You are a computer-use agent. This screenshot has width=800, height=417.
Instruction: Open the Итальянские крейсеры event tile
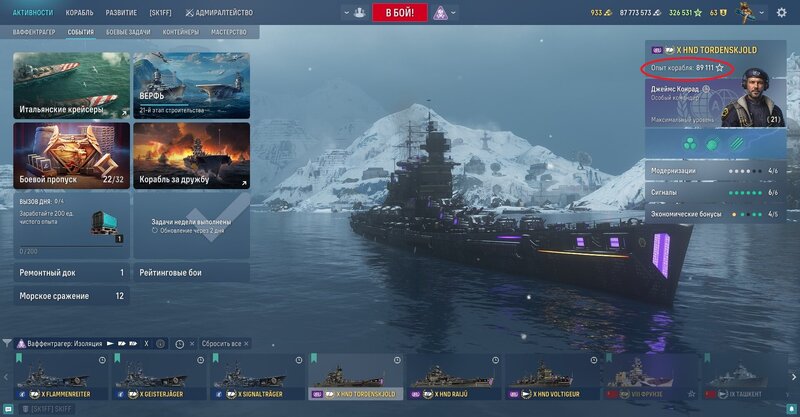point(72,86)
